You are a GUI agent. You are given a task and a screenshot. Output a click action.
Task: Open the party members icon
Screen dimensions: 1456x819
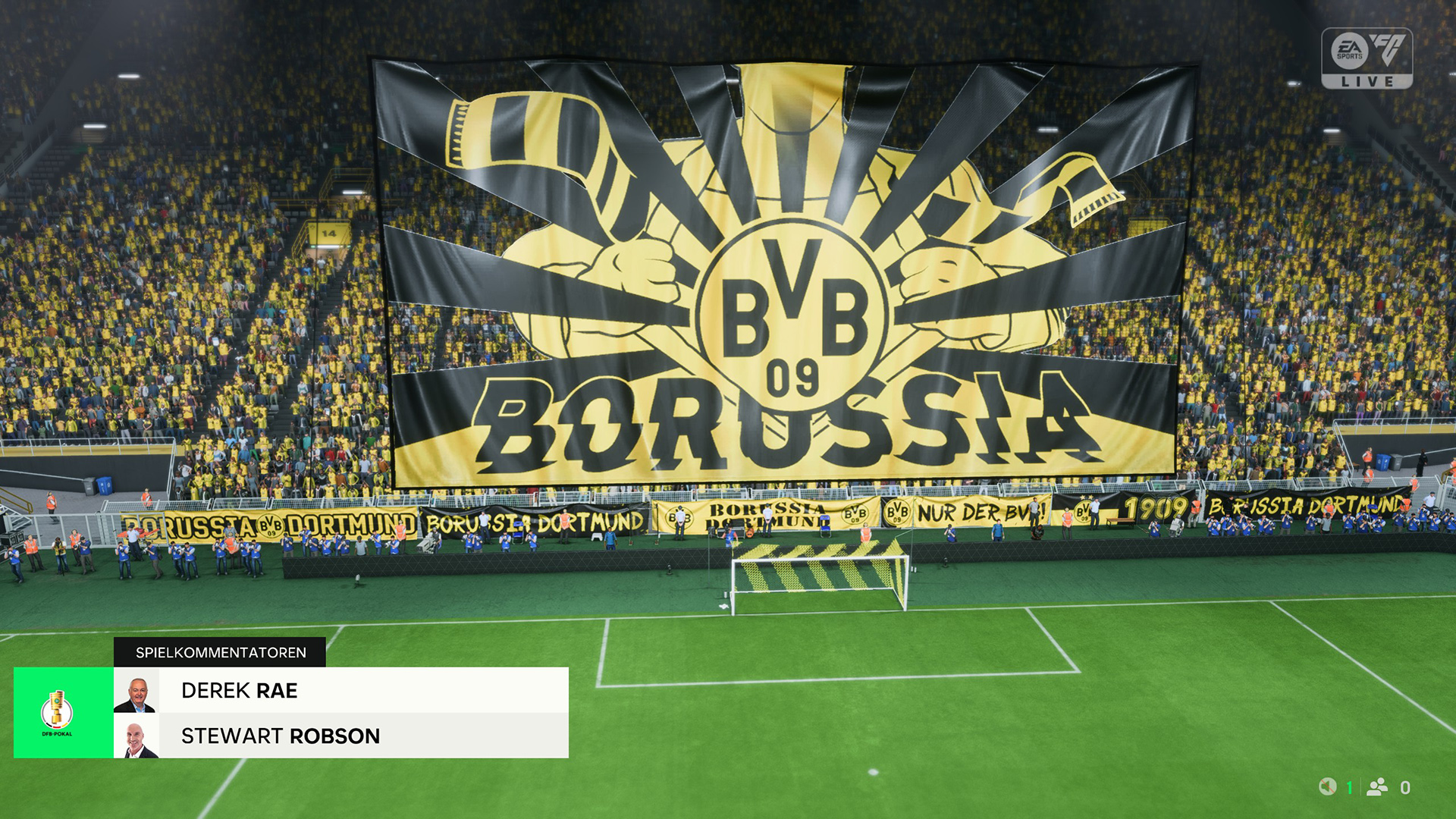coord(1377,787)
